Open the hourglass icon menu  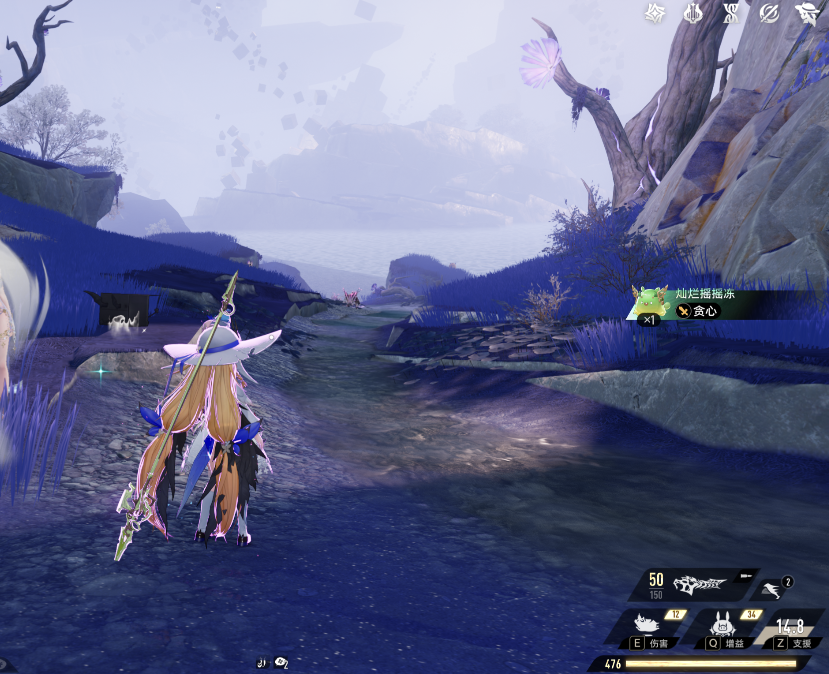[730, 13]
